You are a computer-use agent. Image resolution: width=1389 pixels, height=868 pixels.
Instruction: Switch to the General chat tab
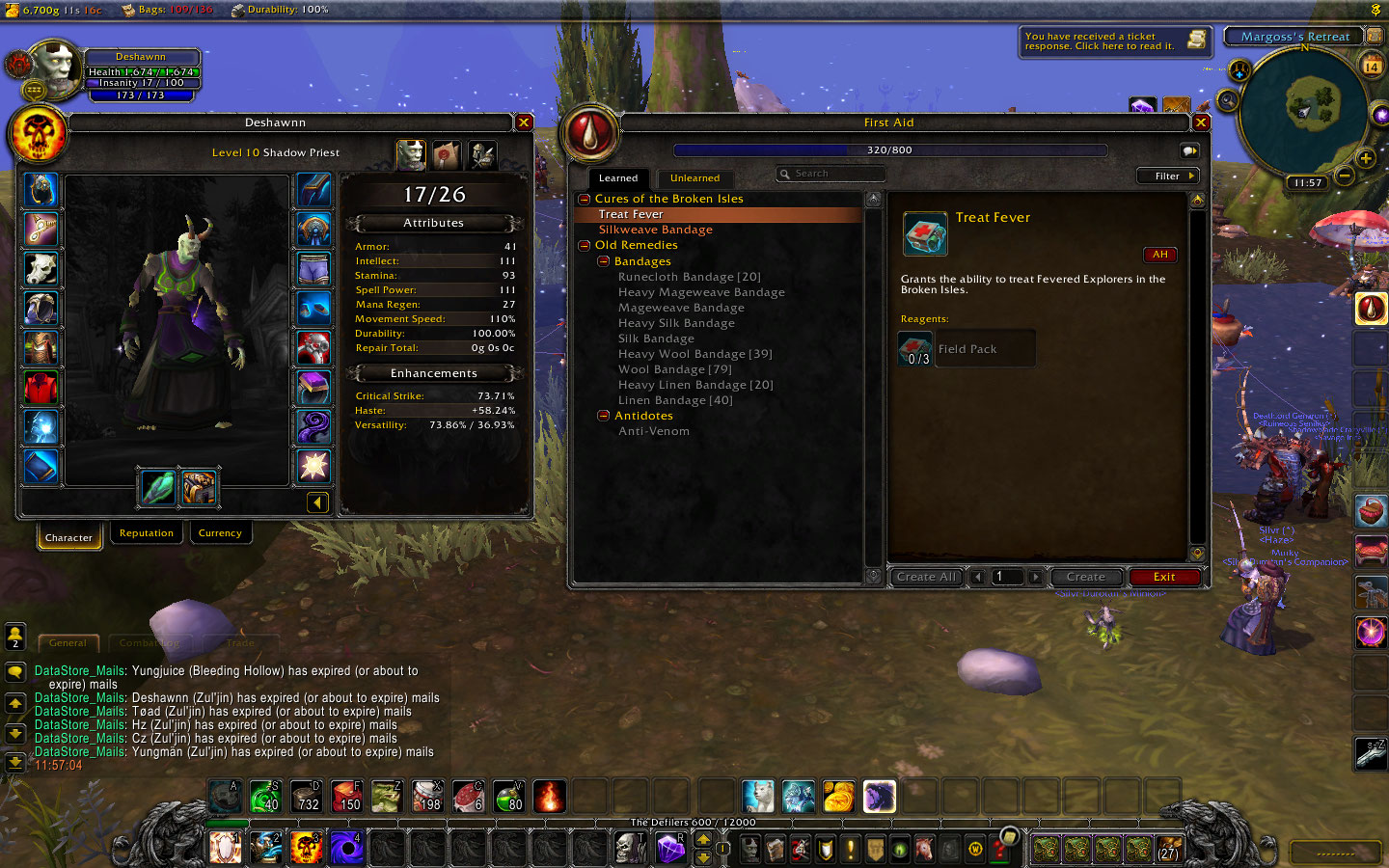[68, 642]
